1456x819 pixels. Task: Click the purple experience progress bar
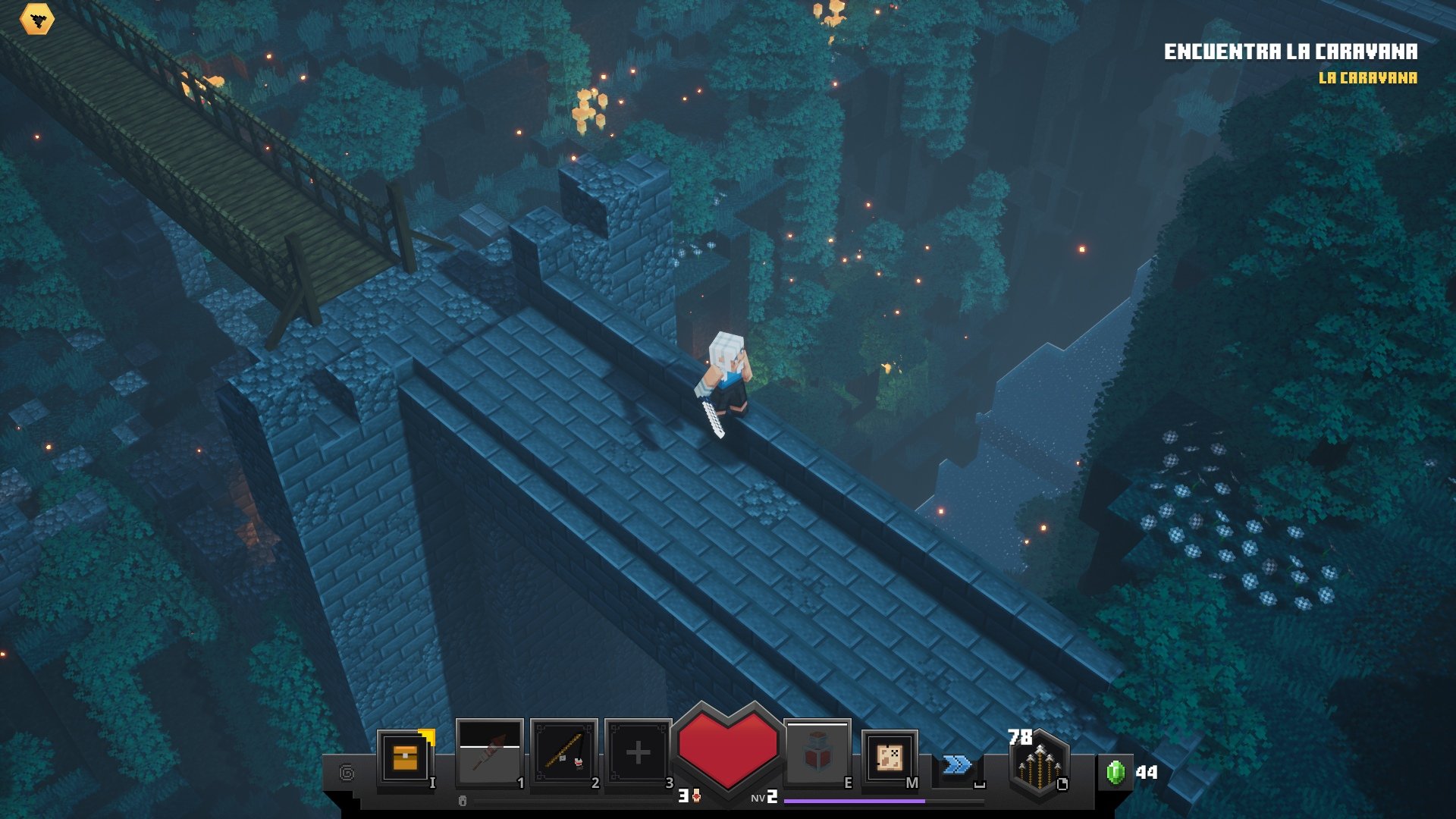(x=853, y=800)
